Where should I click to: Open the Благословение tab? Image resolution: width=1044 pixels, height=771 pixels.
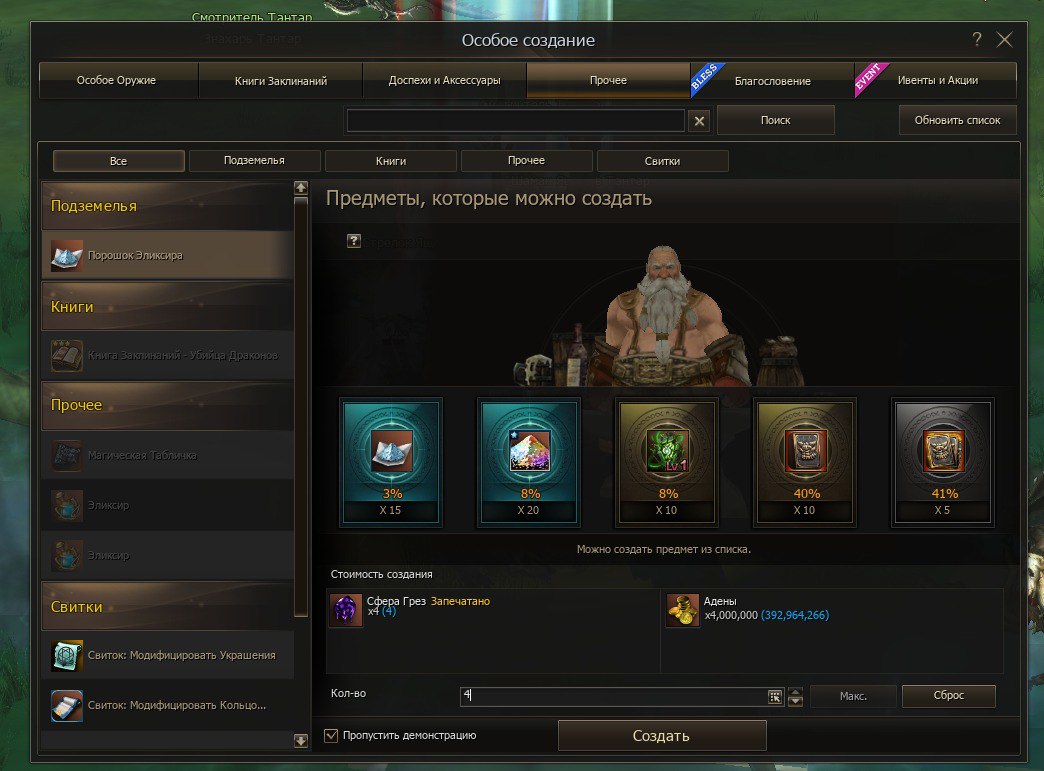[x=772, y=80]
